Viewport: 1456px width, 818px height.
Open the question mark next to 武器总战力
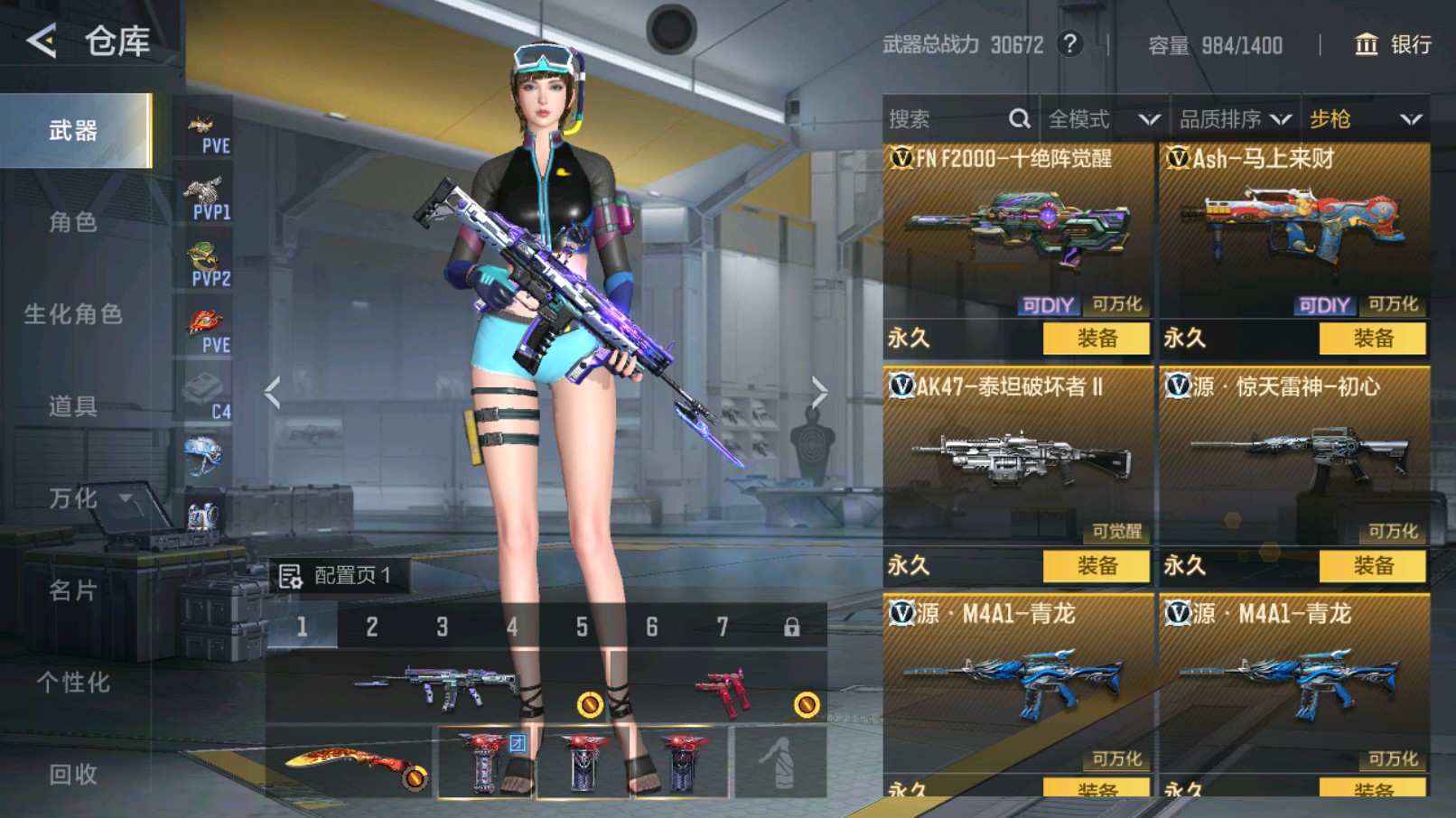[x=1070, y=44]
